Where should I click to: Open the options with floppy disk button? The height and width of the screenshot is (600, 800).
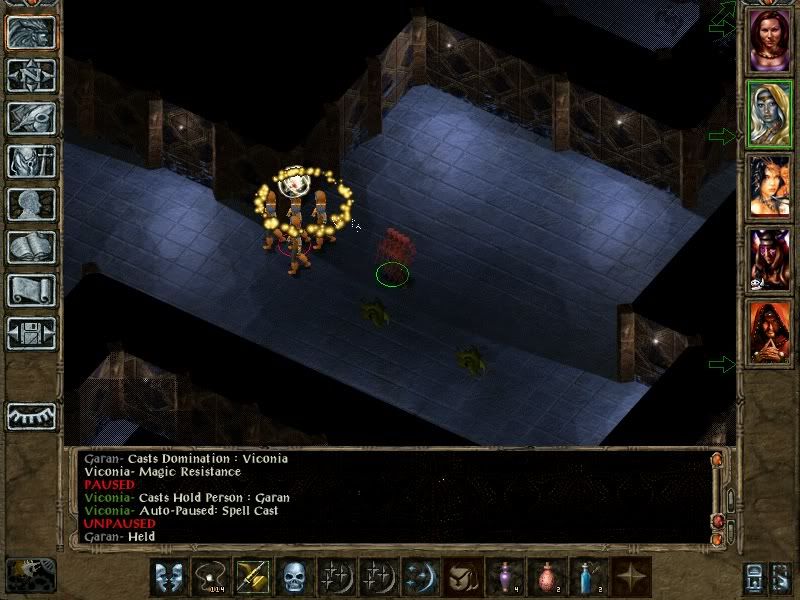[30, 333]
